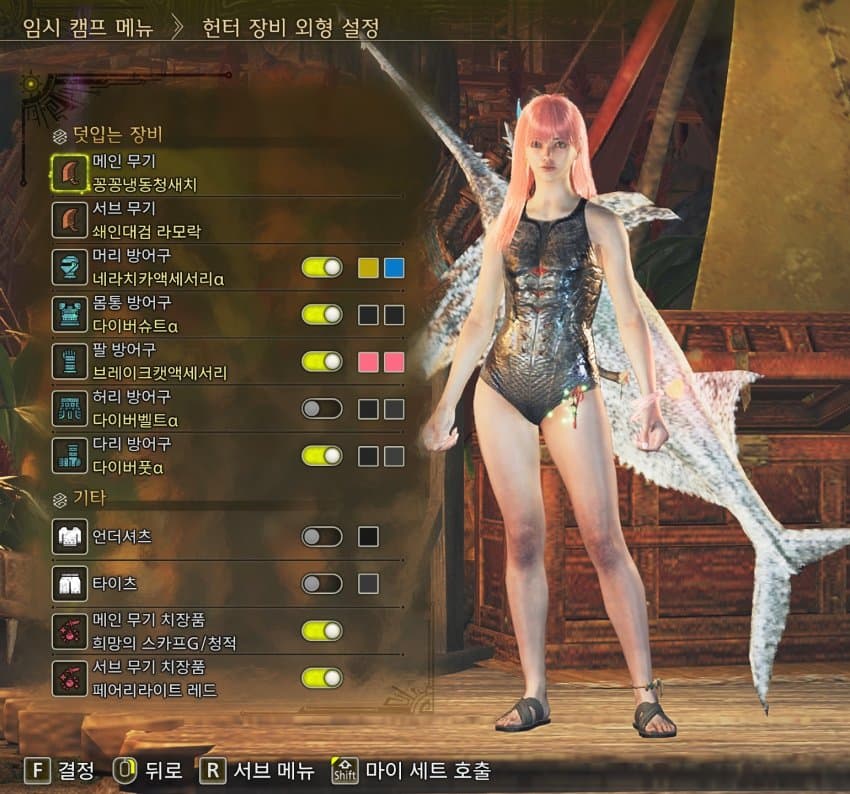The height and width of the screenshot is (794, 850).
Task: Toggle 메인 무기 치장품 switch
Action: pyautogui.click(x=322, y=630)
